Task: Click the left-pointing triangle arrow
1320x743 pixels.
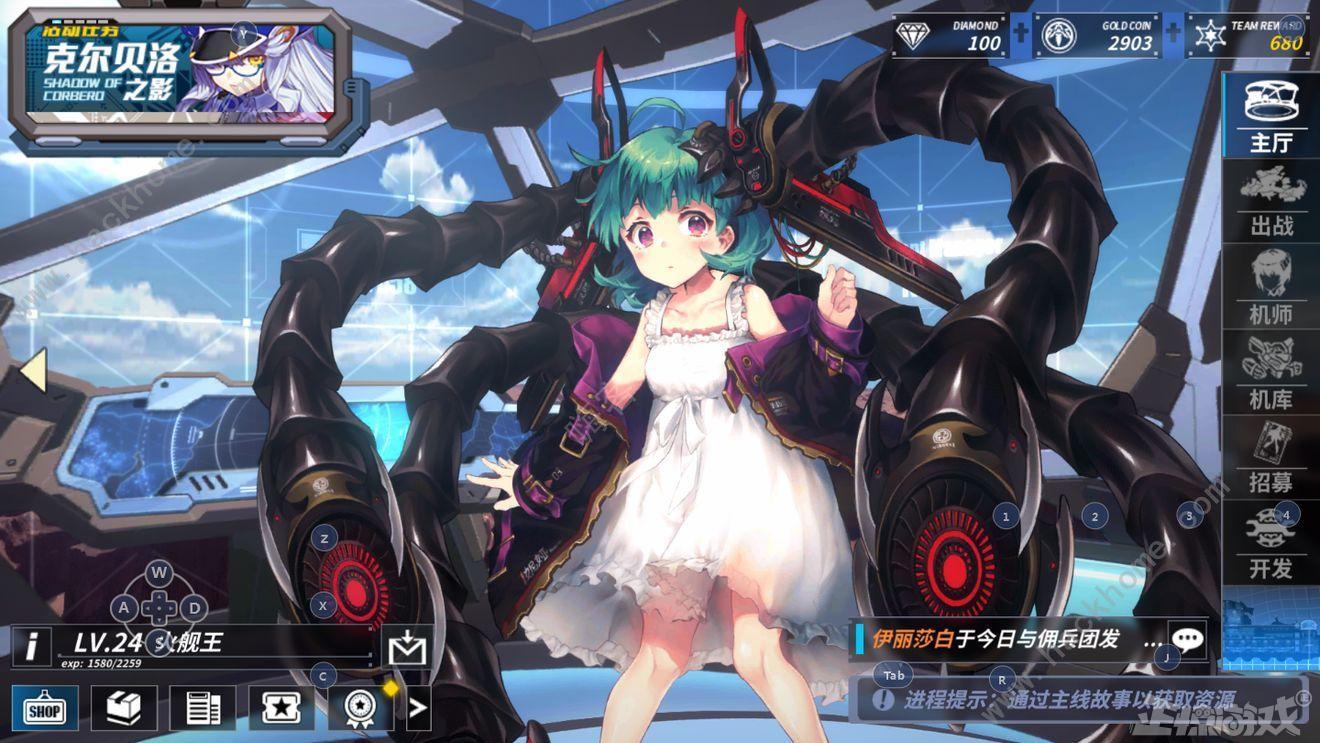Action: (32, 370)
